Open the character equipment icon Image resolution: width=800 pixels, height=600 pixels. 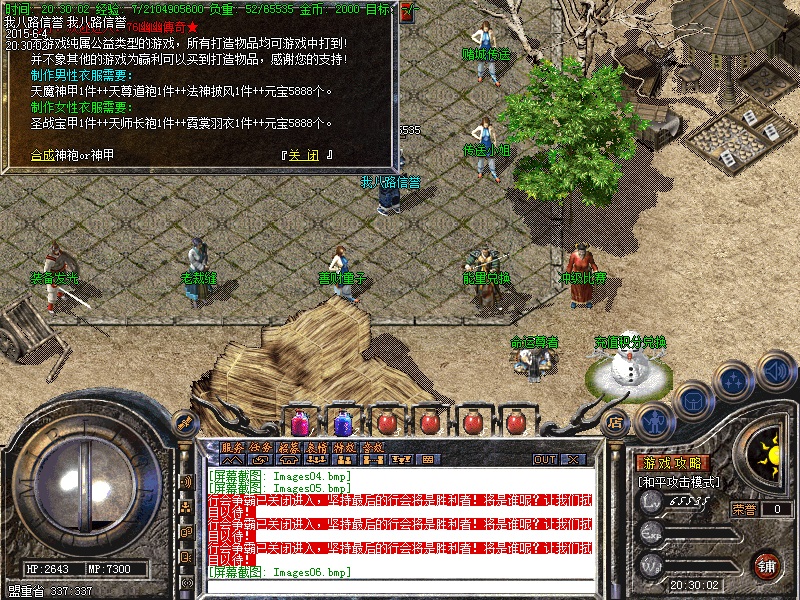[654, 422]
